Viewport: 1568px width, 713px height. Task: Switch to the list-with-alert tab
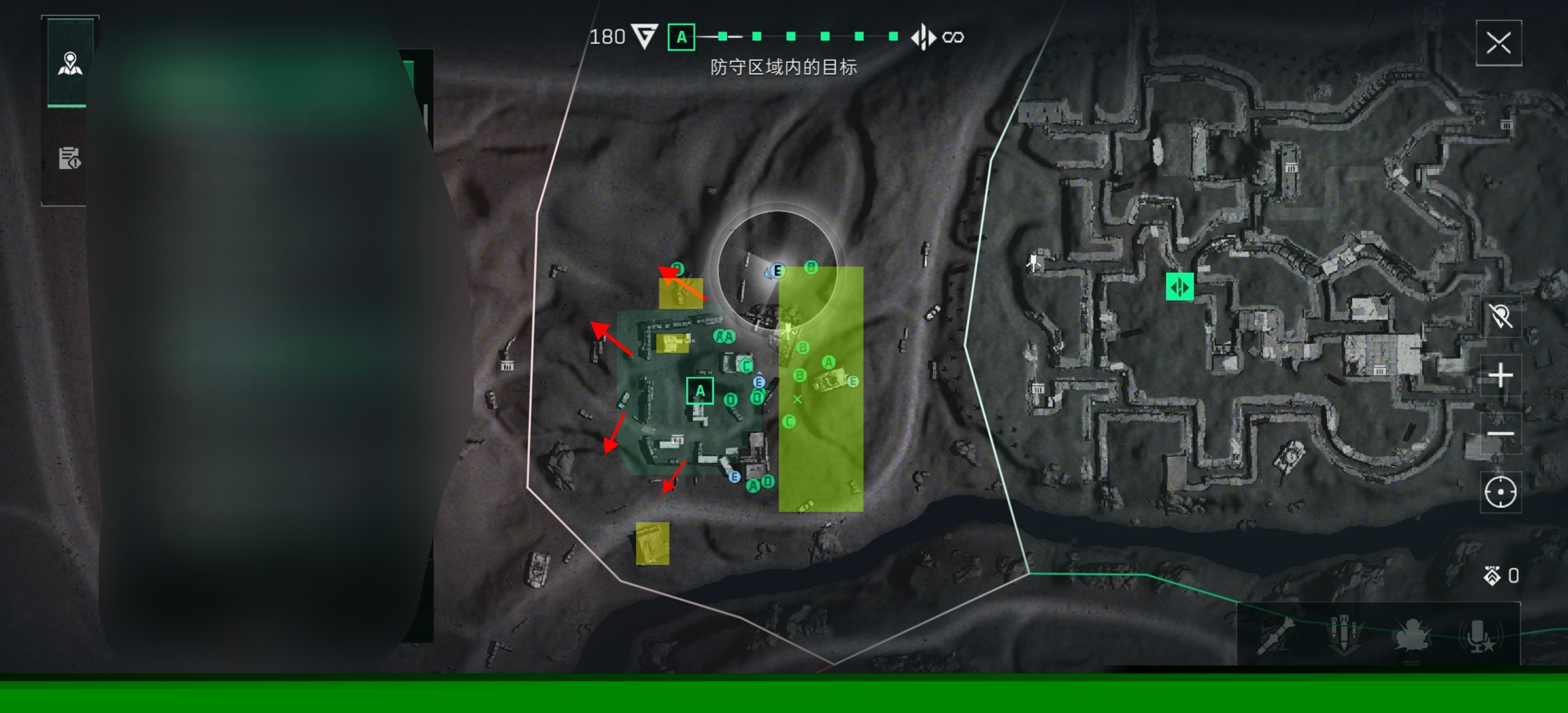click(x=69, y=158)
